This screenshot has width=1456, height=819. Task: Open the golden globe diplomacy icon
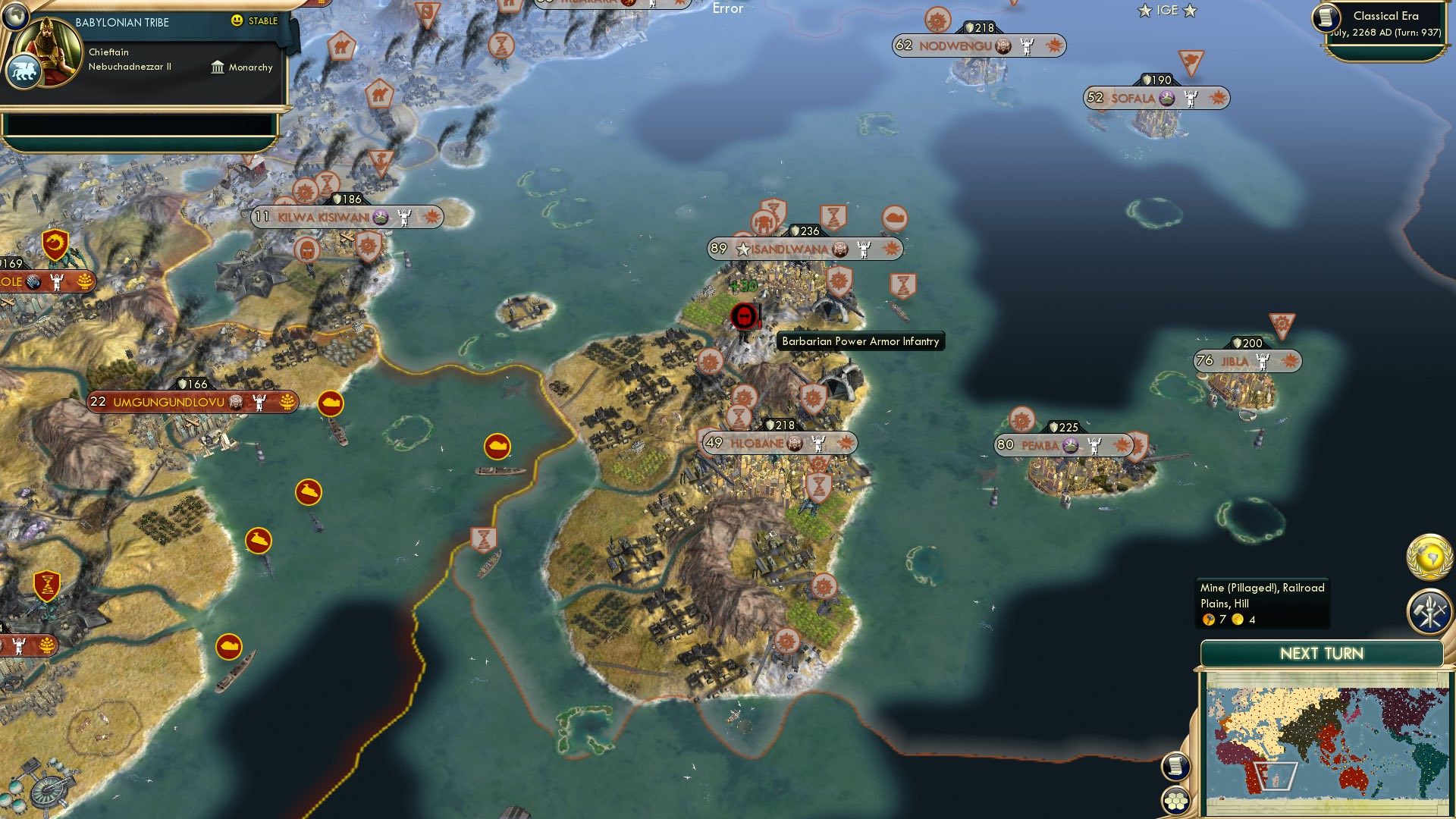(1429, 557)
